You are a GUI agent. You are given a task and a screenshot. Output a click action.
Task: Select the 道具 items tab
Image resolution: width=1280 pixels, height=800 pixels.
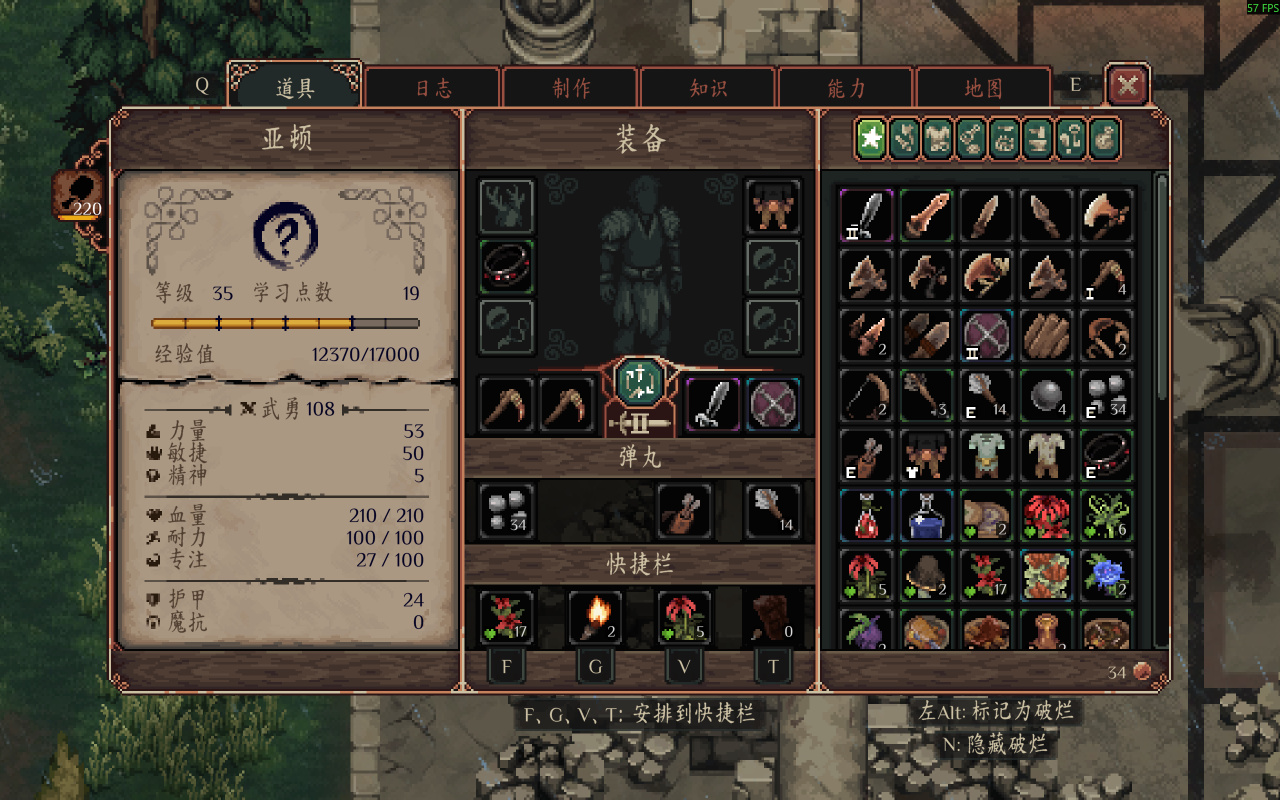[295, 87]
